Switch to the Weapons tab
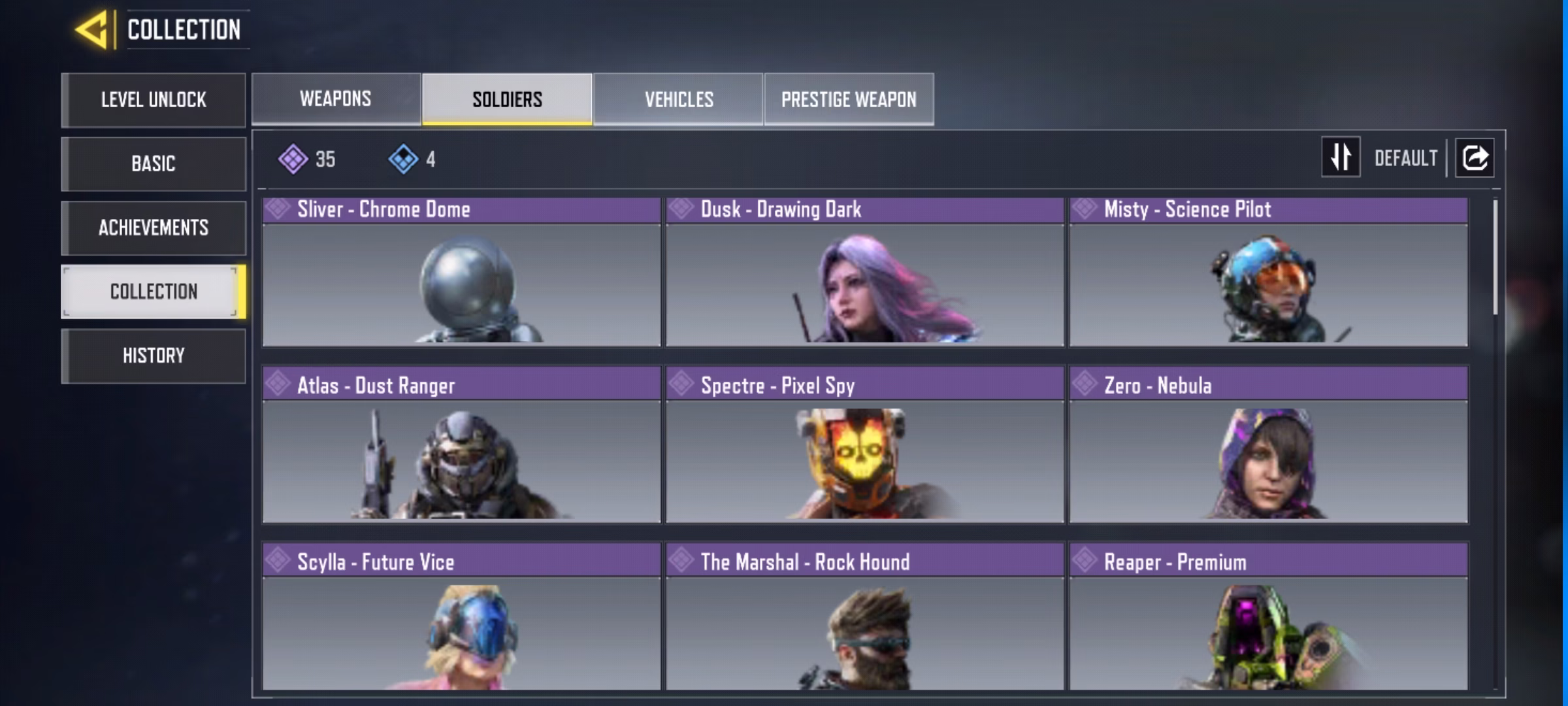The image size is (1568, 706). (336, 99)
